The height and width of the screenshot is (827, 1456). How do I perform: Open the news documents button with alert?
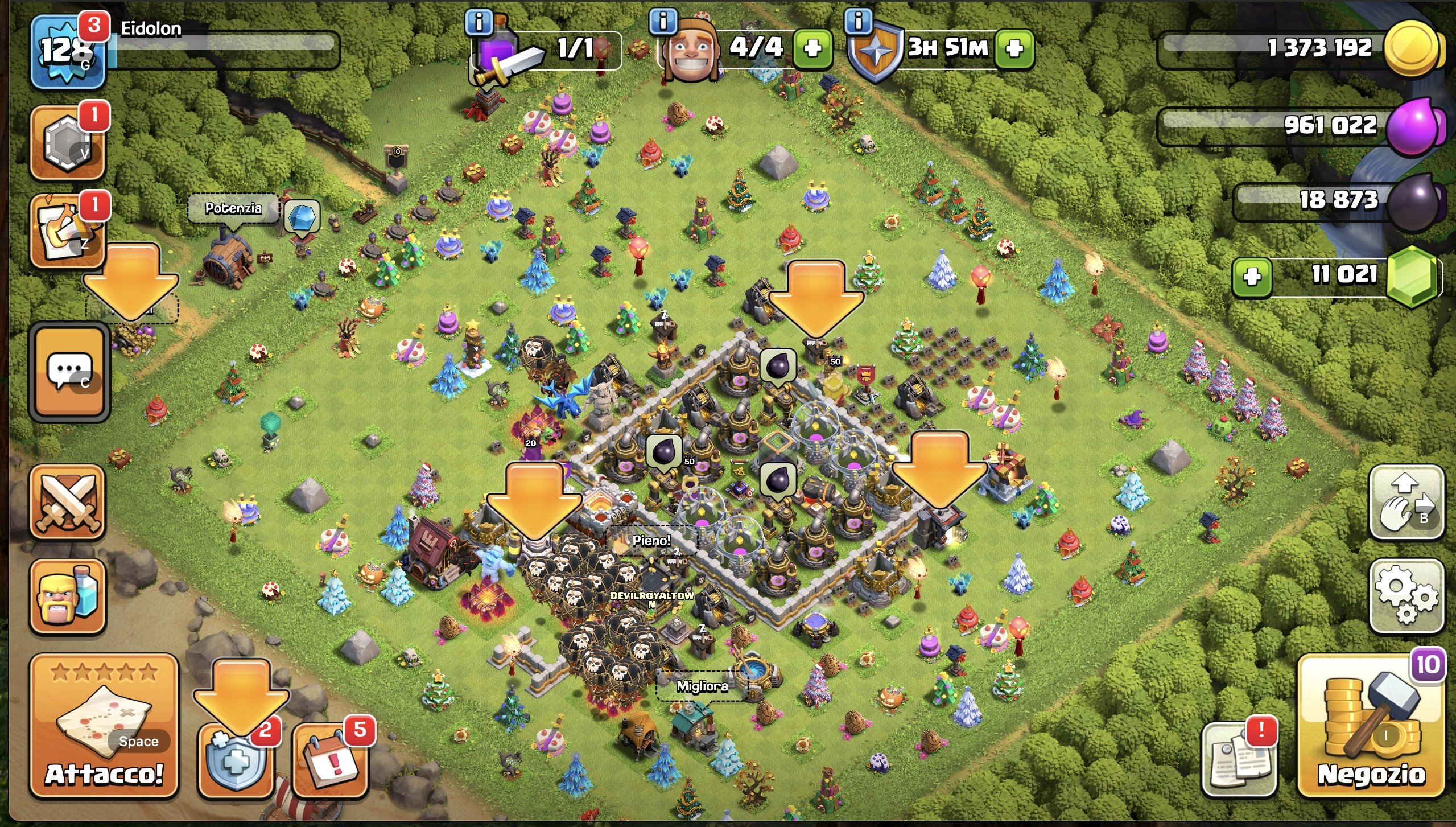[x=1238, y=760]
